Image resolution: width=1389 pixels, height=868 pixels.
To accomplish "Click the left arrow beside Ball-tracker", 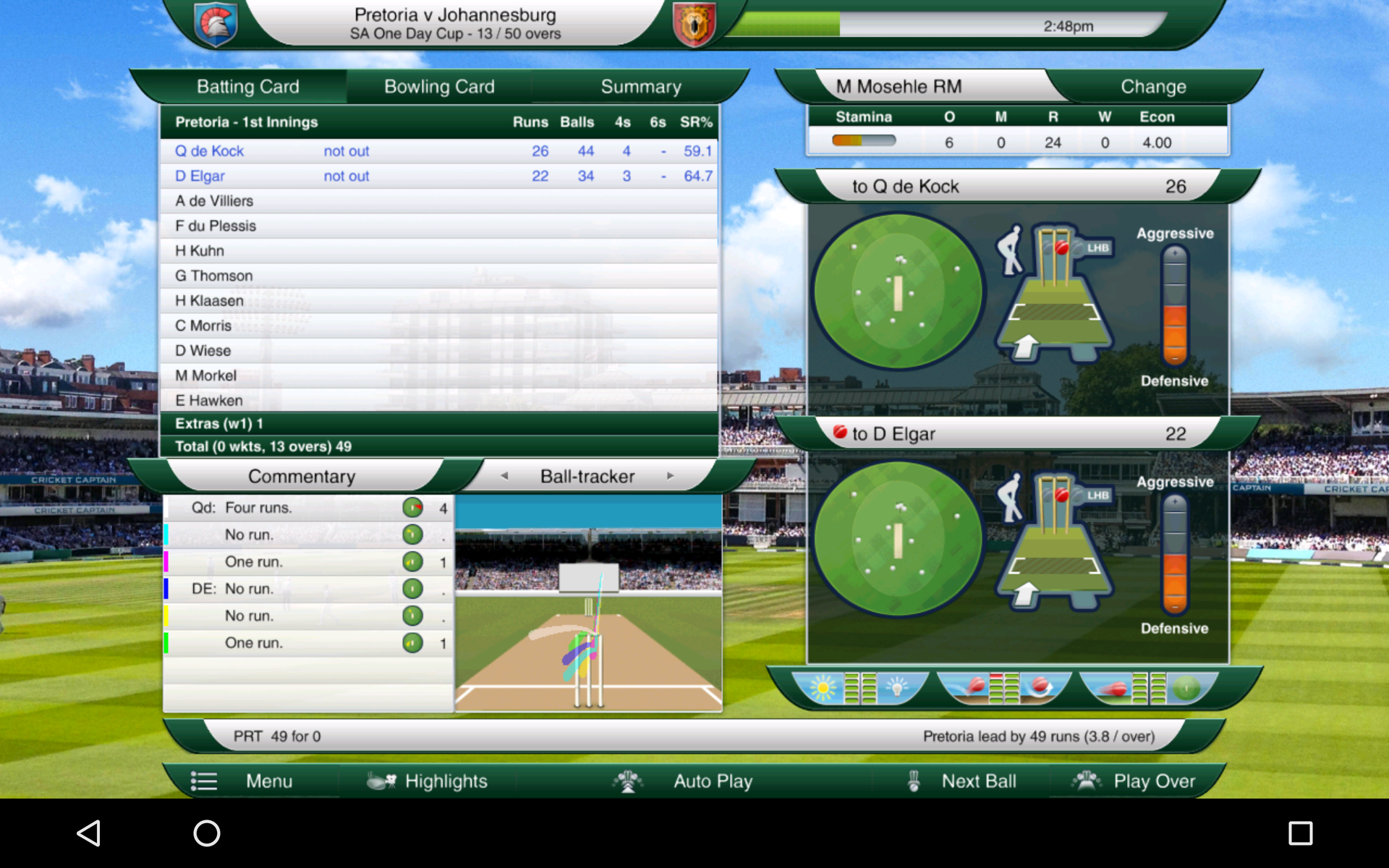I will coord(505,476).
